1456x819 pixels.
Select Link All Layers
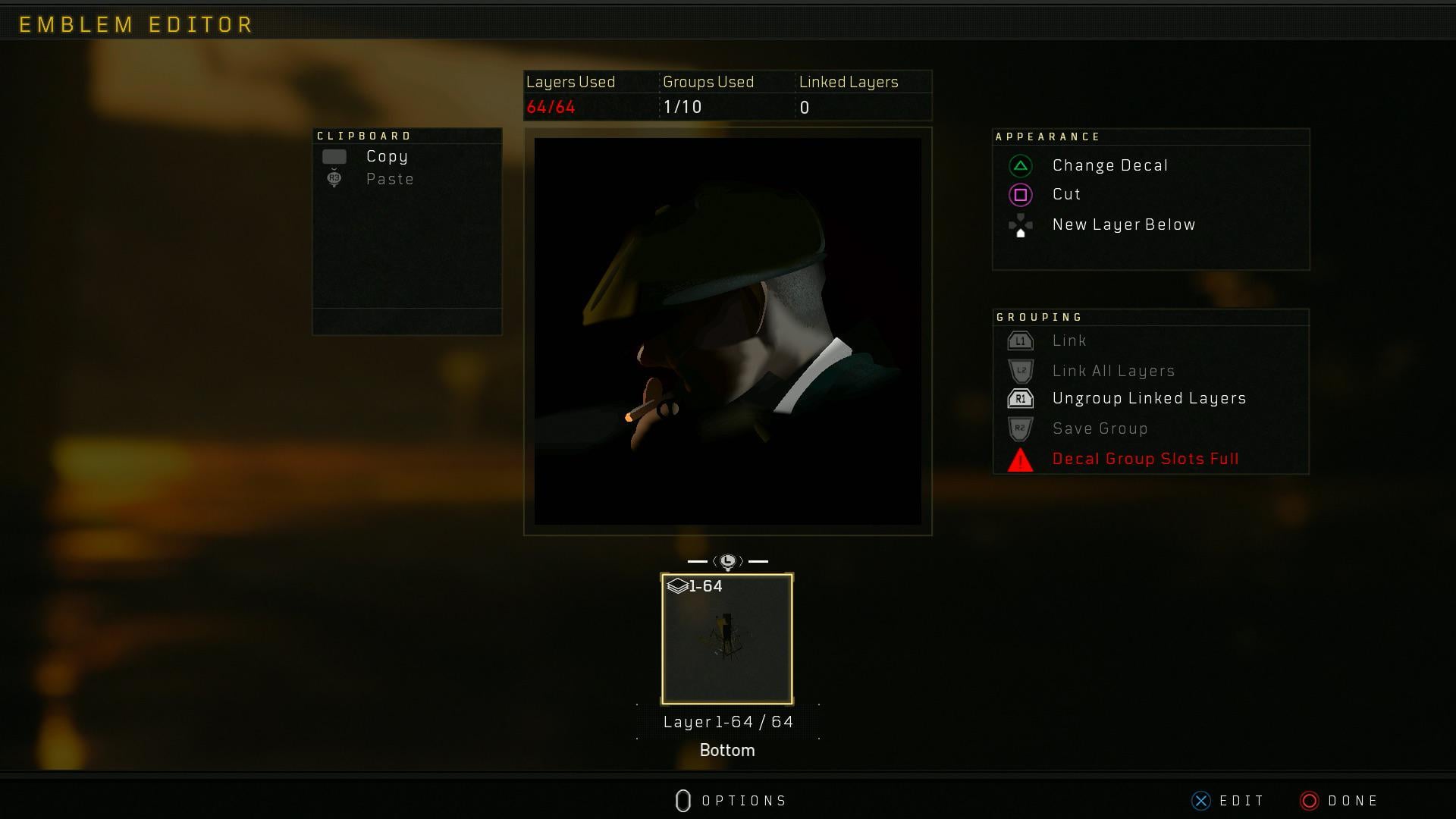[x=1112, y=371]
